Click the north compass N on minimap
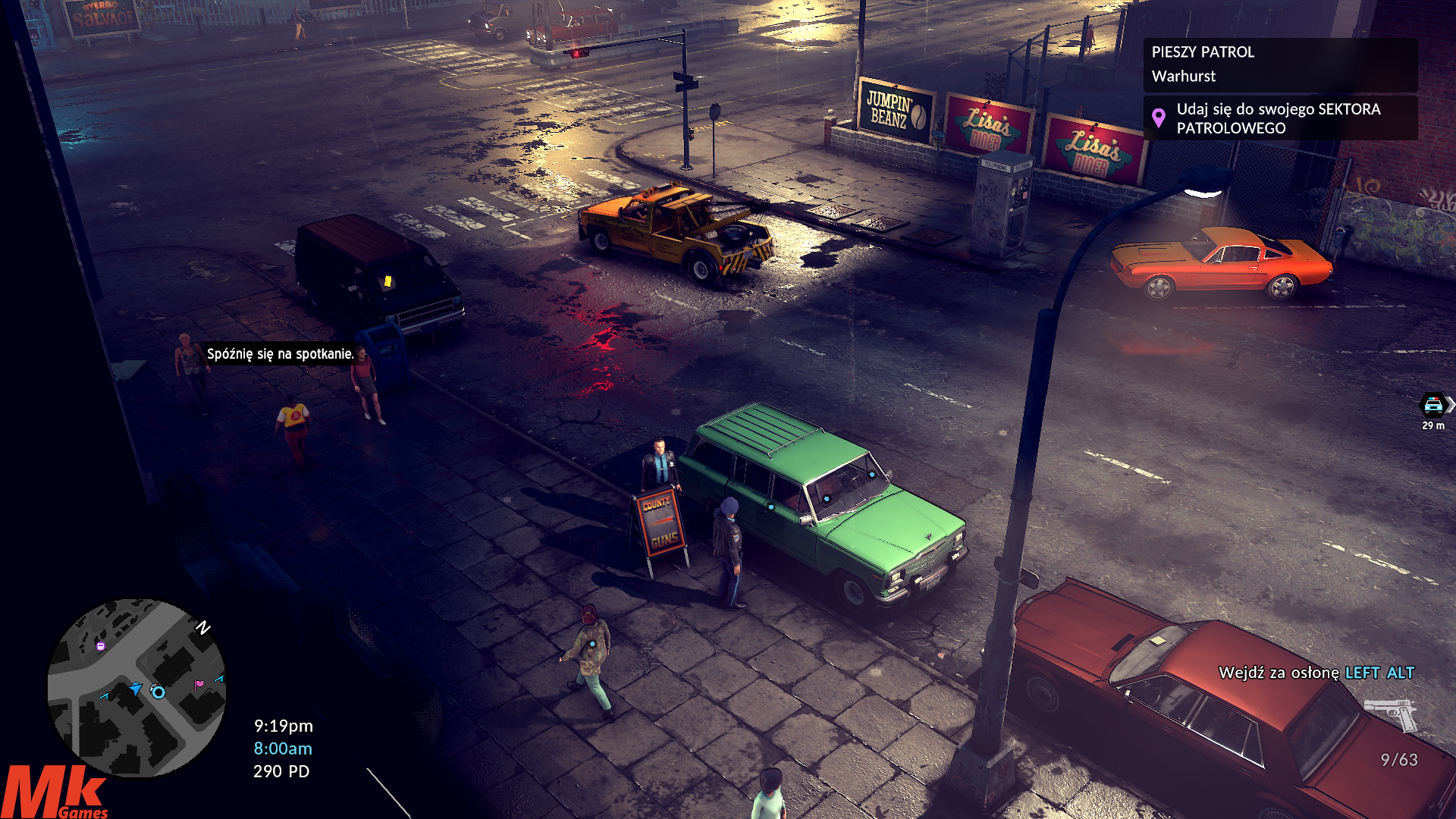1456x819 pixels. pyautogui.click(x=202, y=627)
